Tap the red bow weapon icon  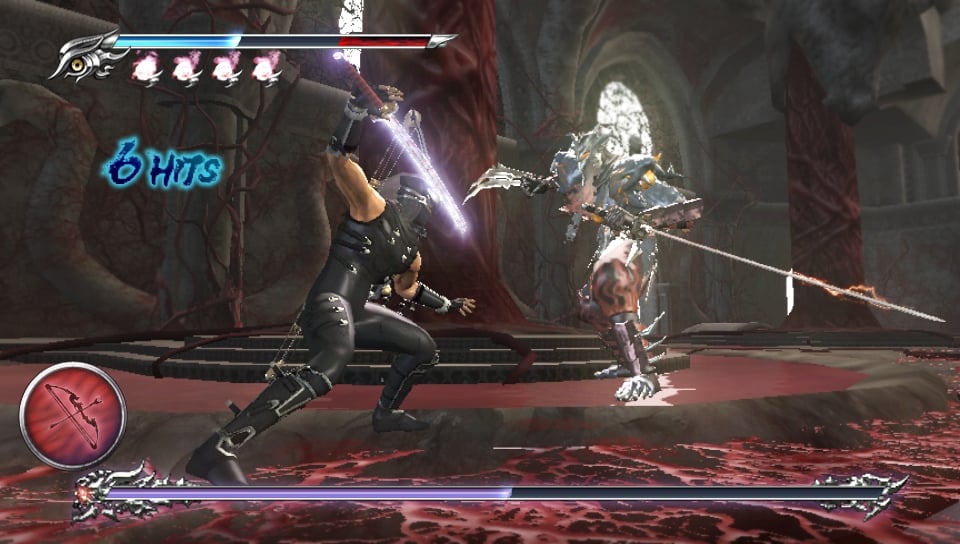pyautogui.click(x=72, y=415)
